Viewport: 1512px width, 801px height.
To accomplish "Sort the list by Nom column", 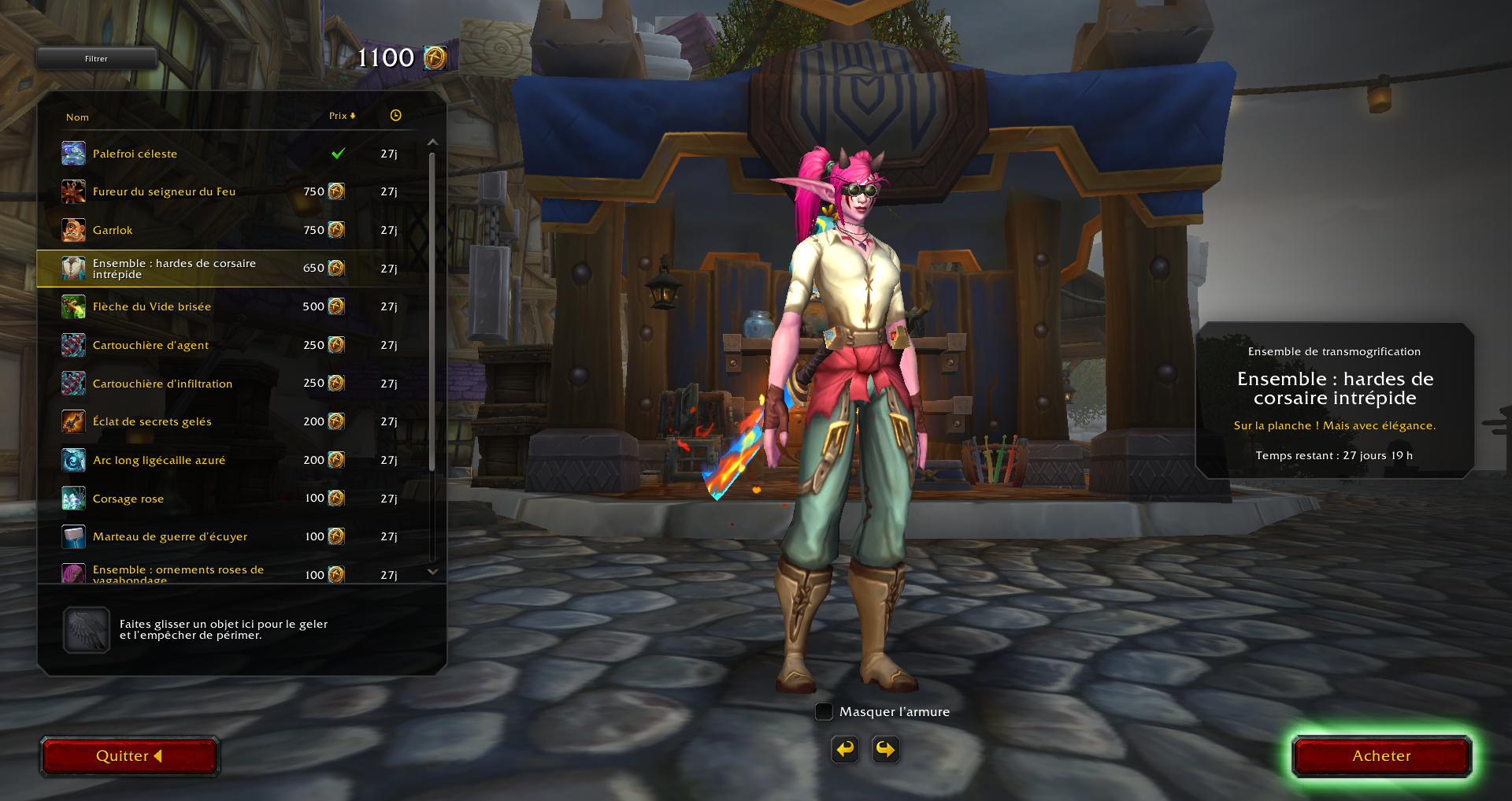I will (x=77, y=117).
